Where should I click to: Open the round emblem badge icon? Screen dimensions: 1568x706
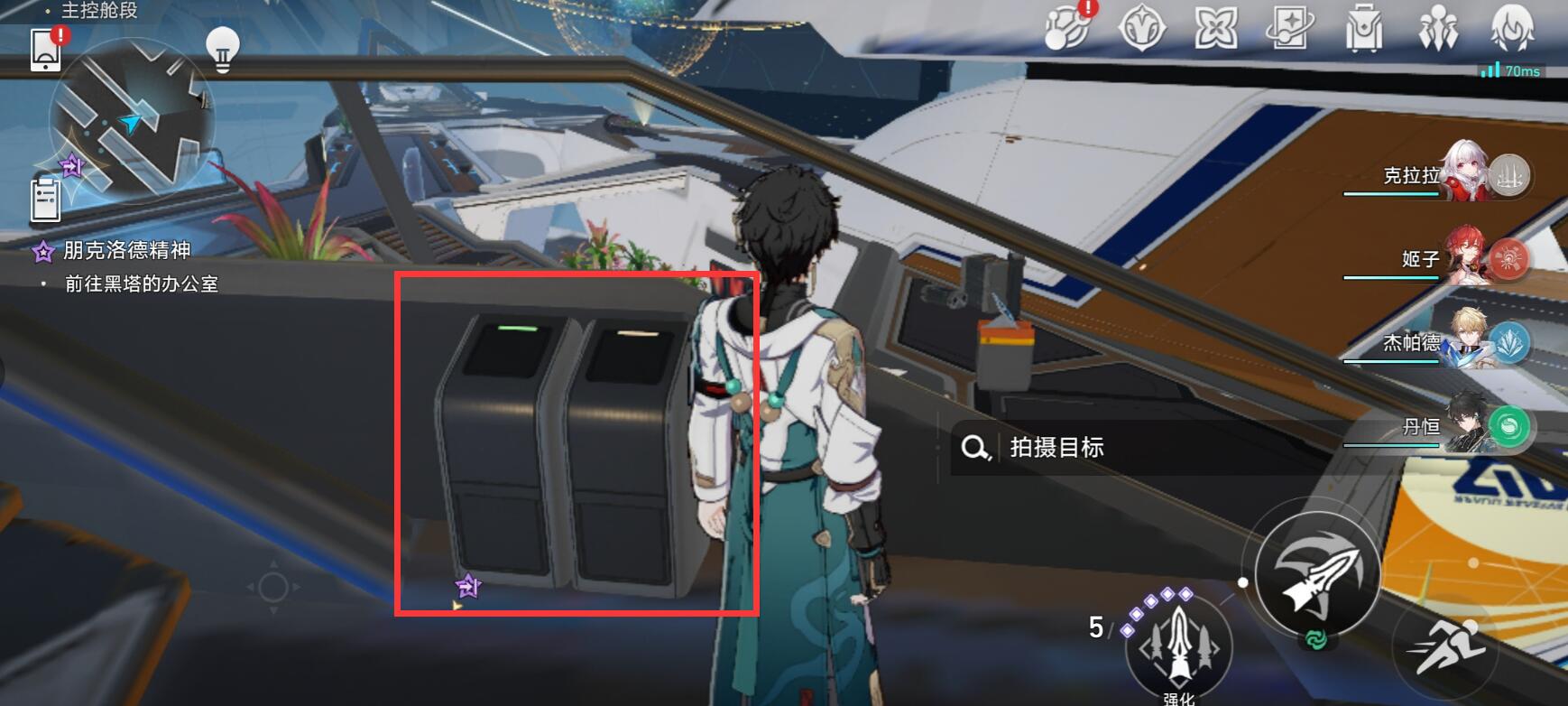1141,29
